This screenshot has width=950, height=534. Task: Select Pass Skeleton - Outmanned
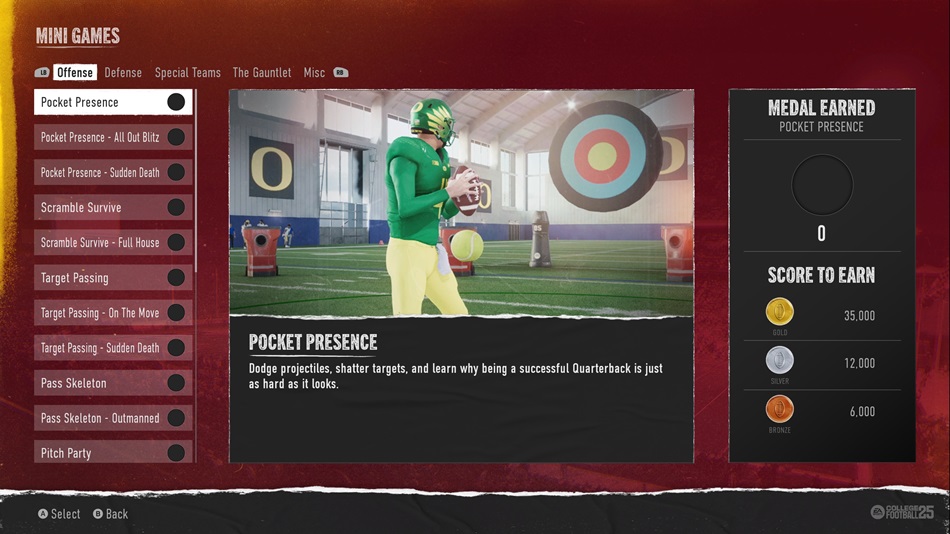point(113,418)
